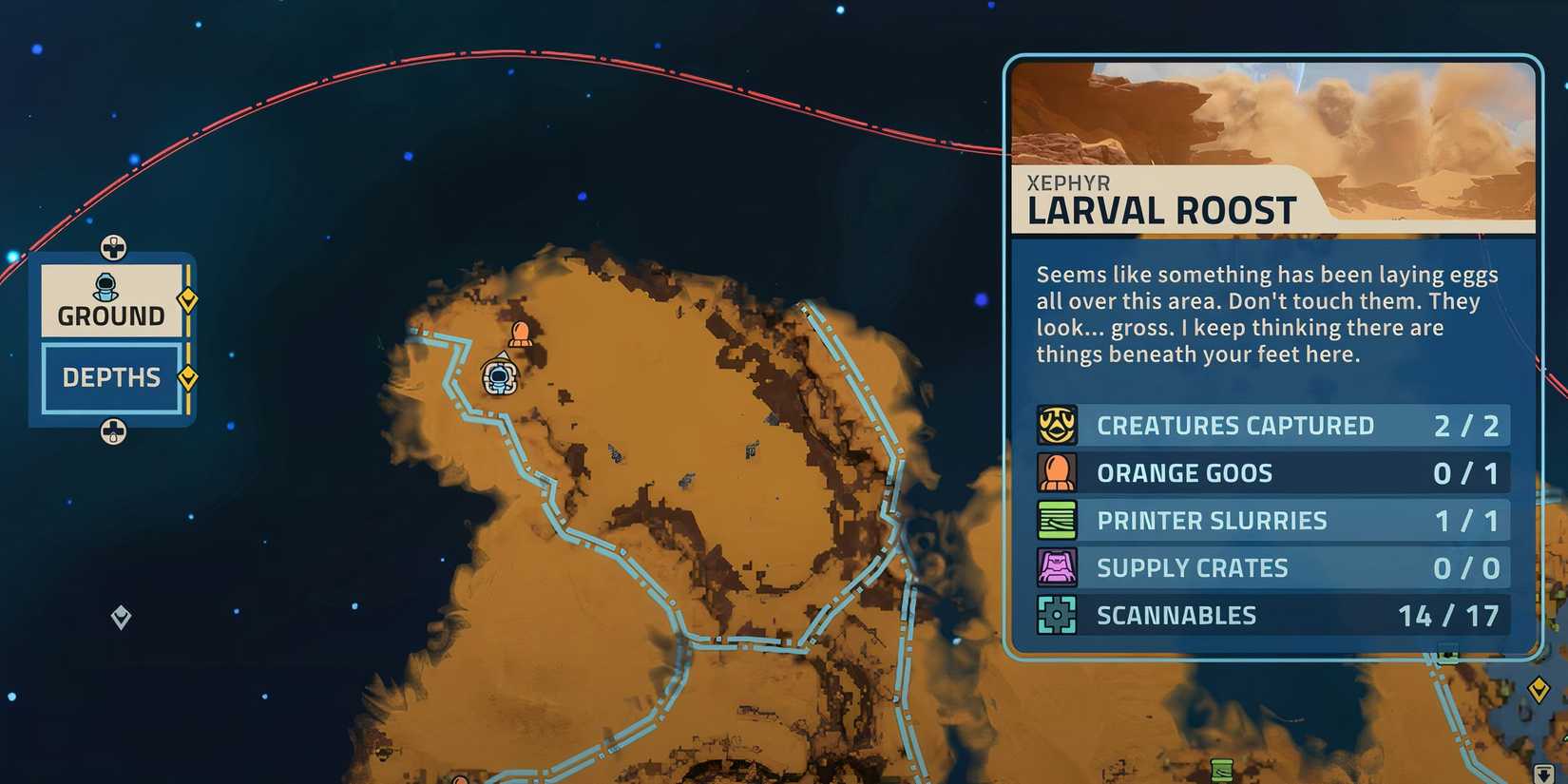
Task: Click the plus arrow above the layer selector
Action: (x=113, y=249)
